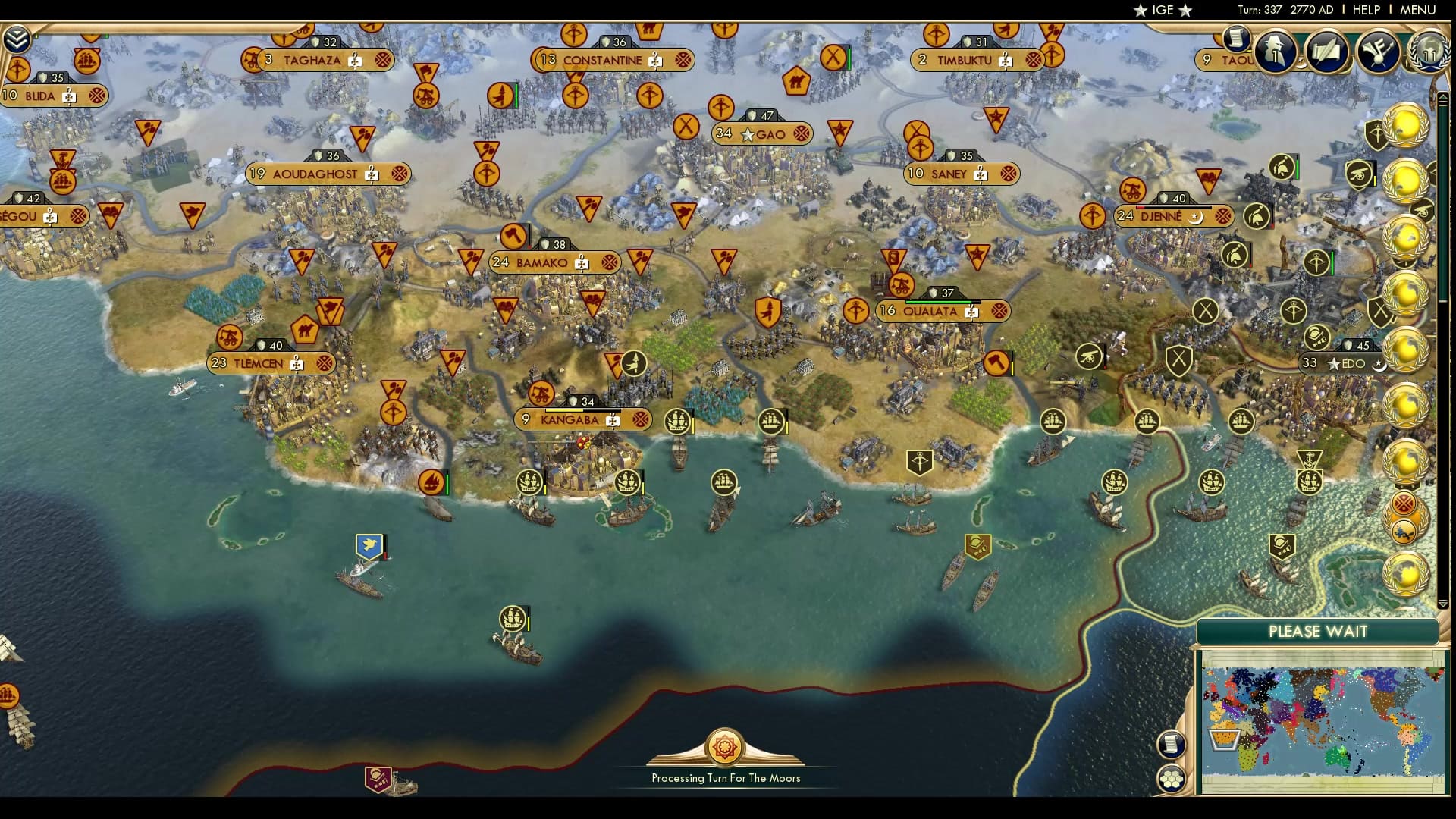Select the blue dove unit flag in the ocean

(x=369, y=544)
